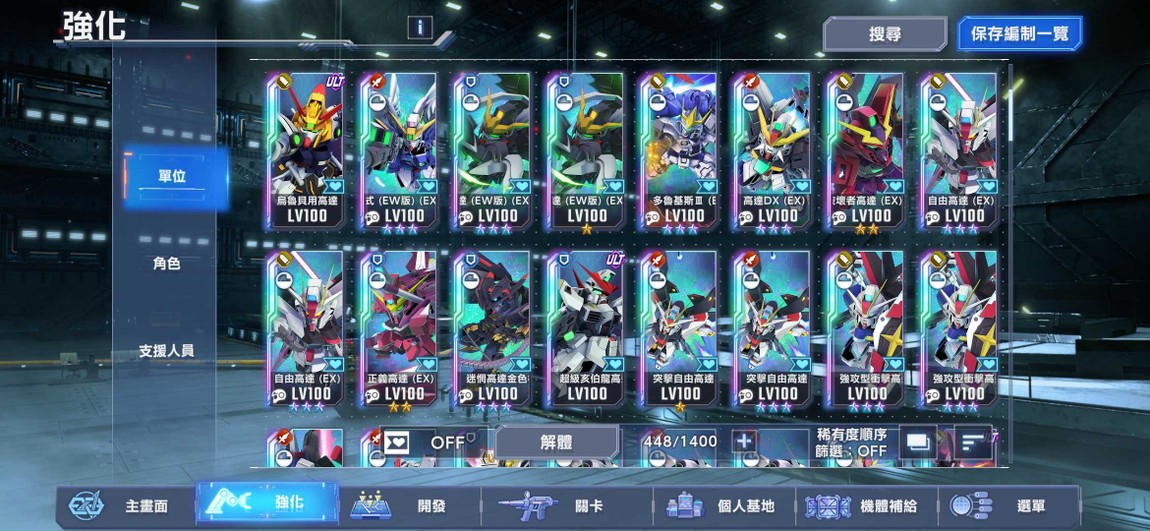1150x531 pixels.
Task: Open 保存編制一覽 saved formations list
Action: tap(1019, 34)
